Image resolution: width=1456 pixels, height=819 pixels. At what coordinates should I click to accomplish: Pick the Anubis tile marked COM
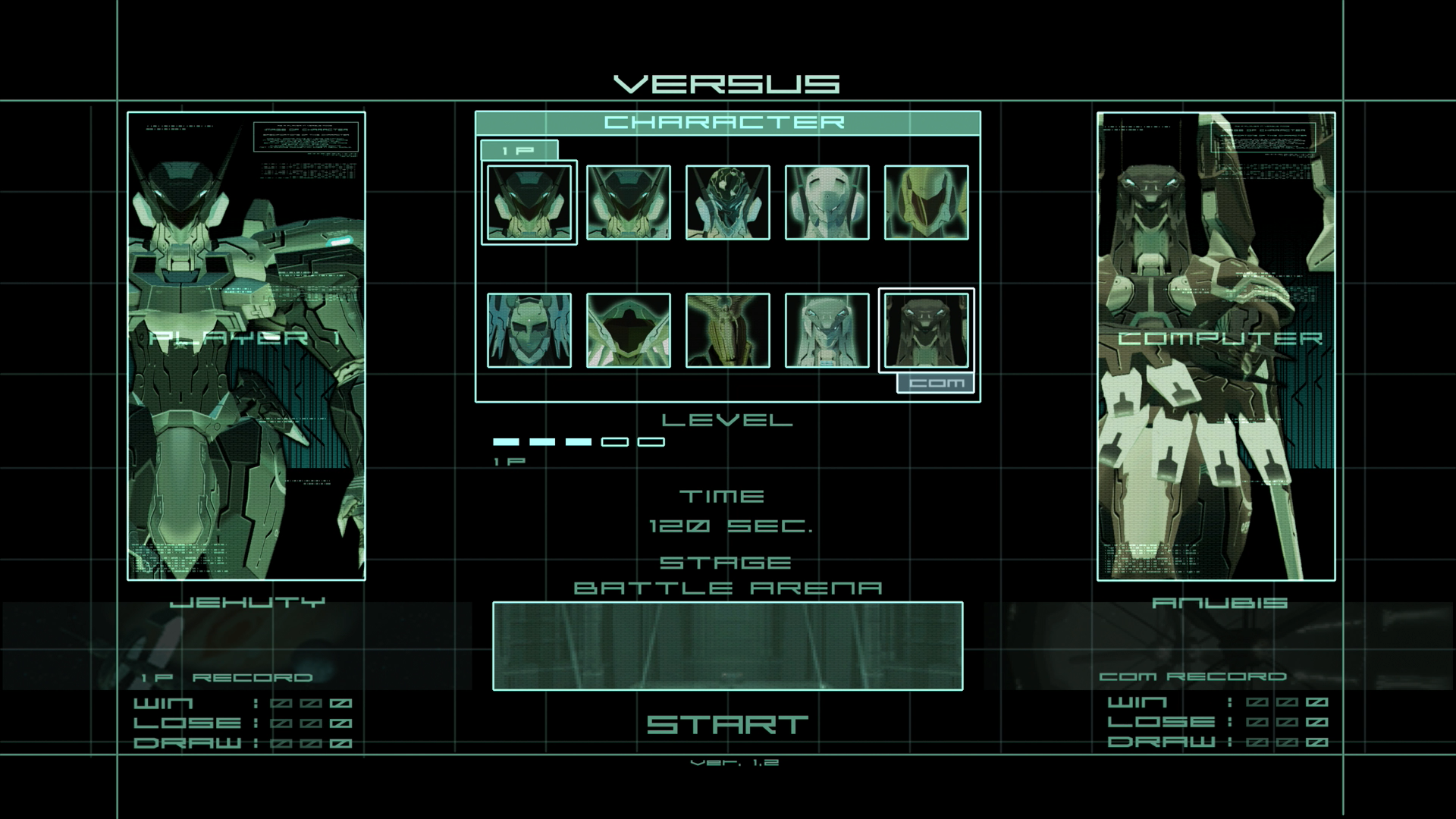tap(926, 331)
